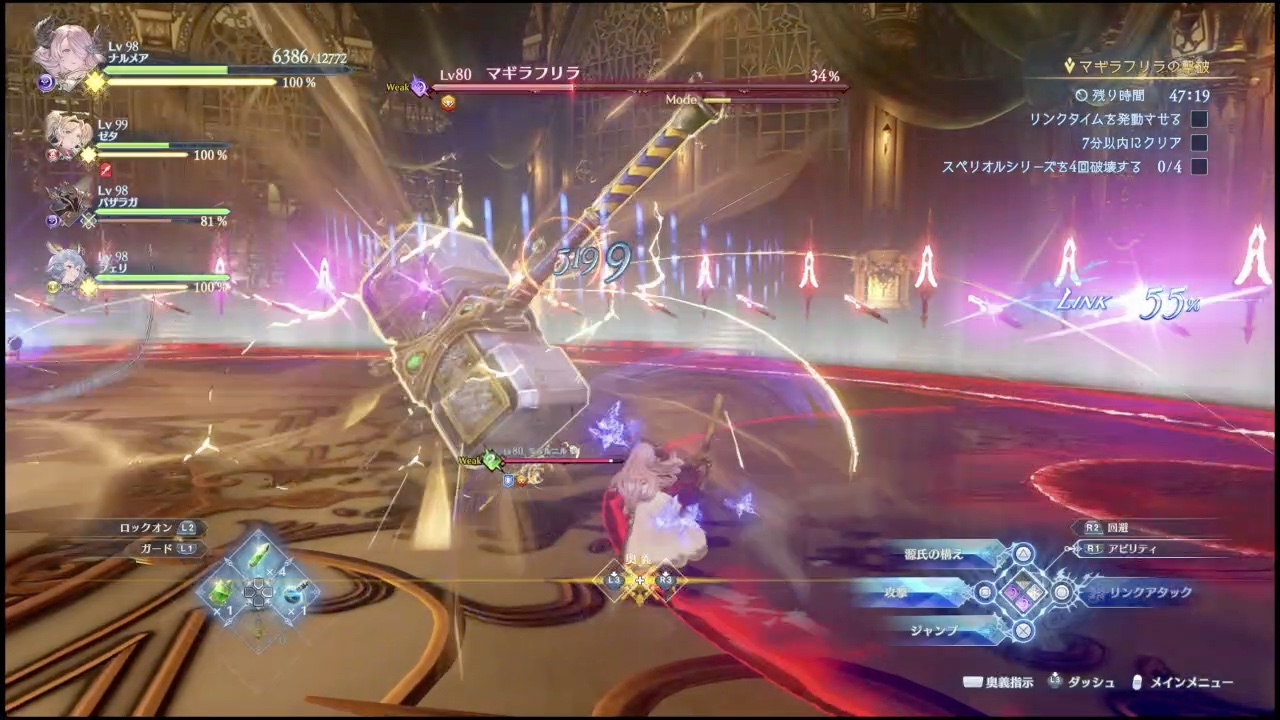
Task: Select Narmaya's dark element icon by her portrait
Action: click(x=44, y=81)
